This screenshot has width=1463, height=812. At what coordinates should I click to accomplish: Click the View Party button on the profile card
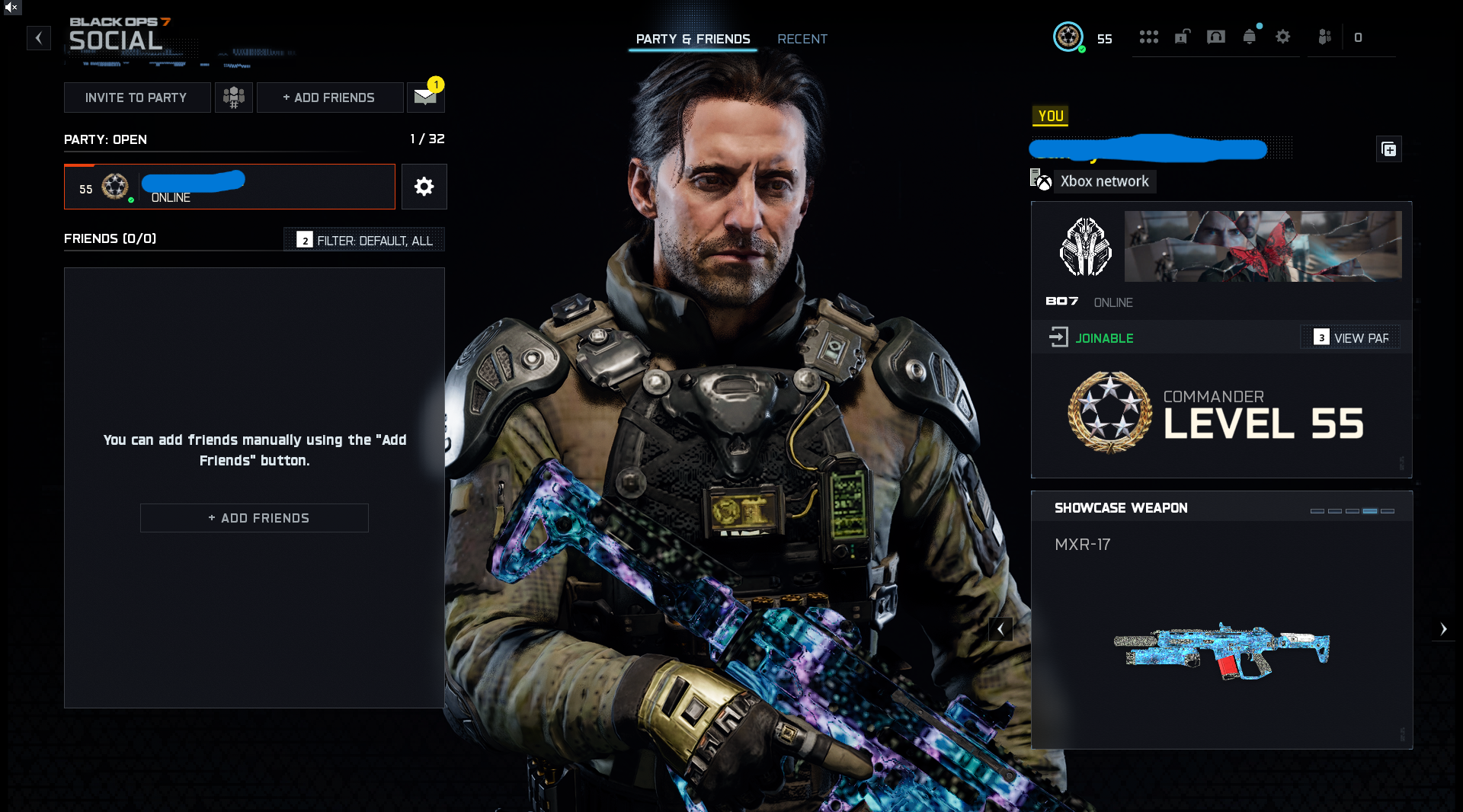pyautogui.click(x=1351, y=337)
